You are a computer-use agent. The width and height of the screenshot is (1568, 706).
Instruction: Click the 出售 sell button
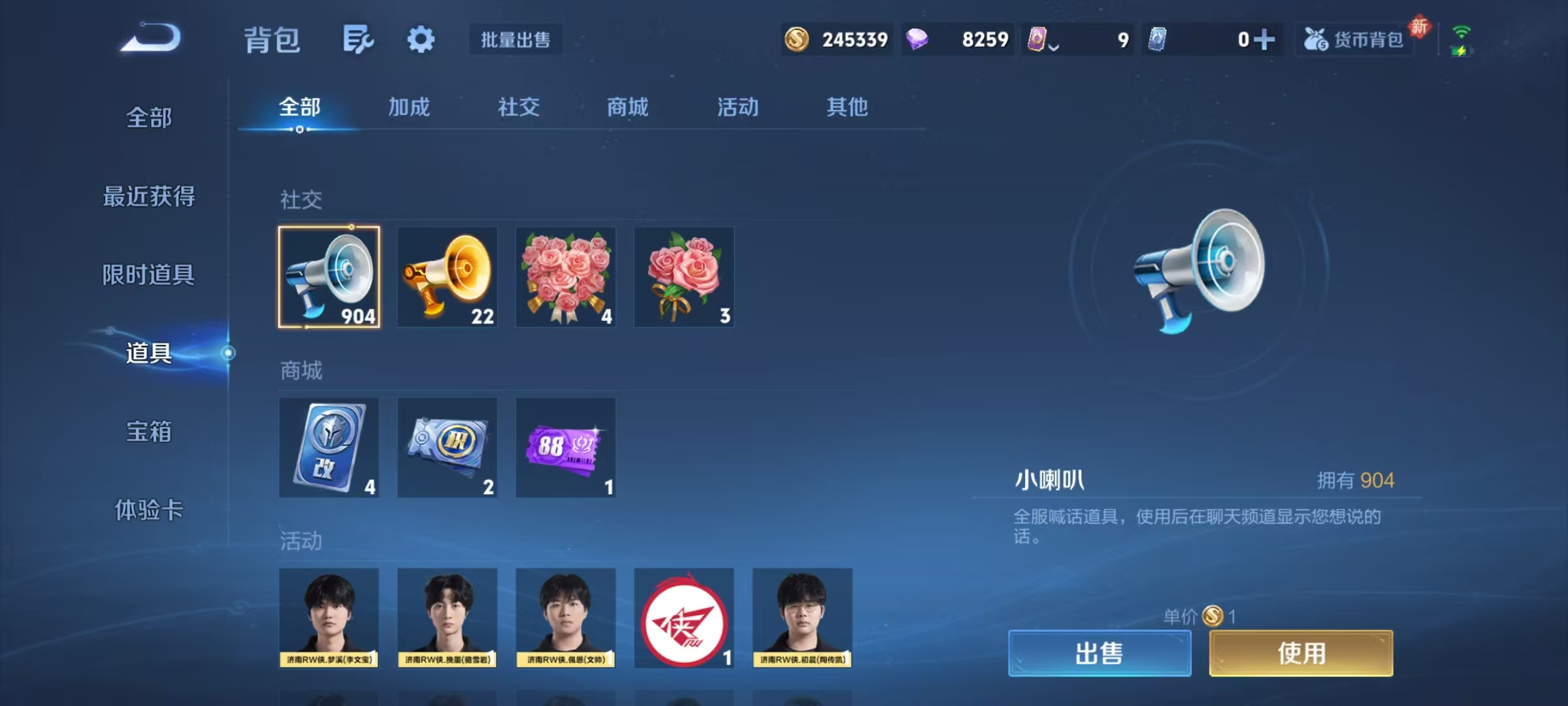[1099, 654]
